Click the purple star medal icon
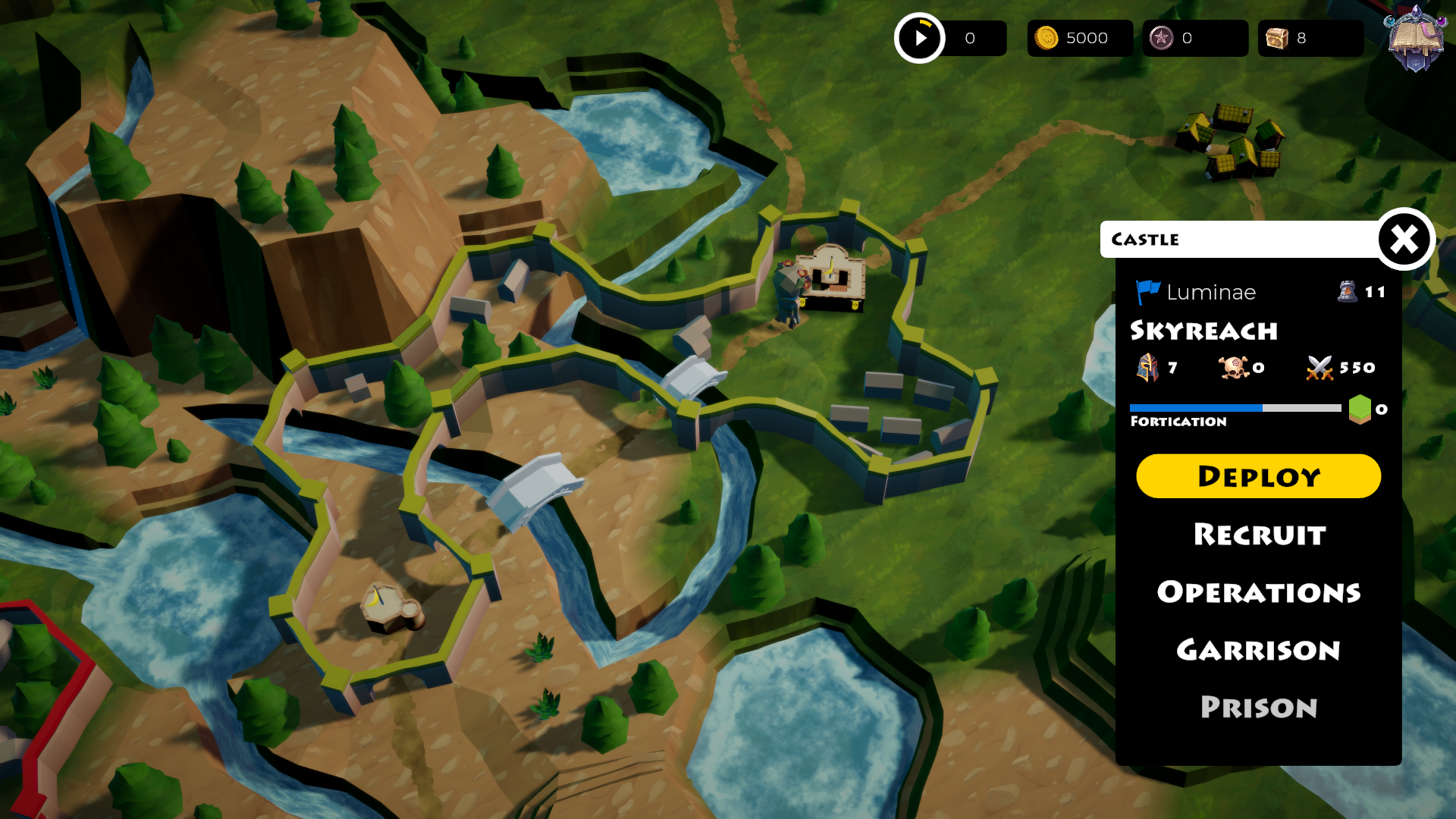The height and width of the screenshot is (819, 1456). (1161, 38)
